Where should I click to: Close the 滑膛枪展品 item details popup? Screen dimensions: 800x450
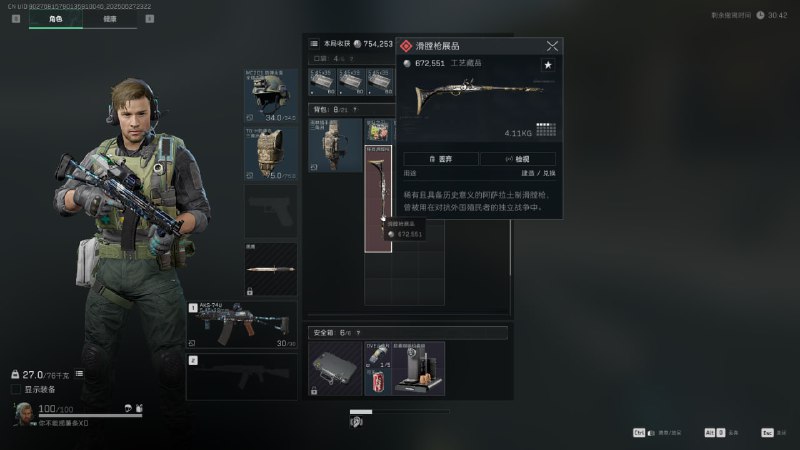[552, 46]
